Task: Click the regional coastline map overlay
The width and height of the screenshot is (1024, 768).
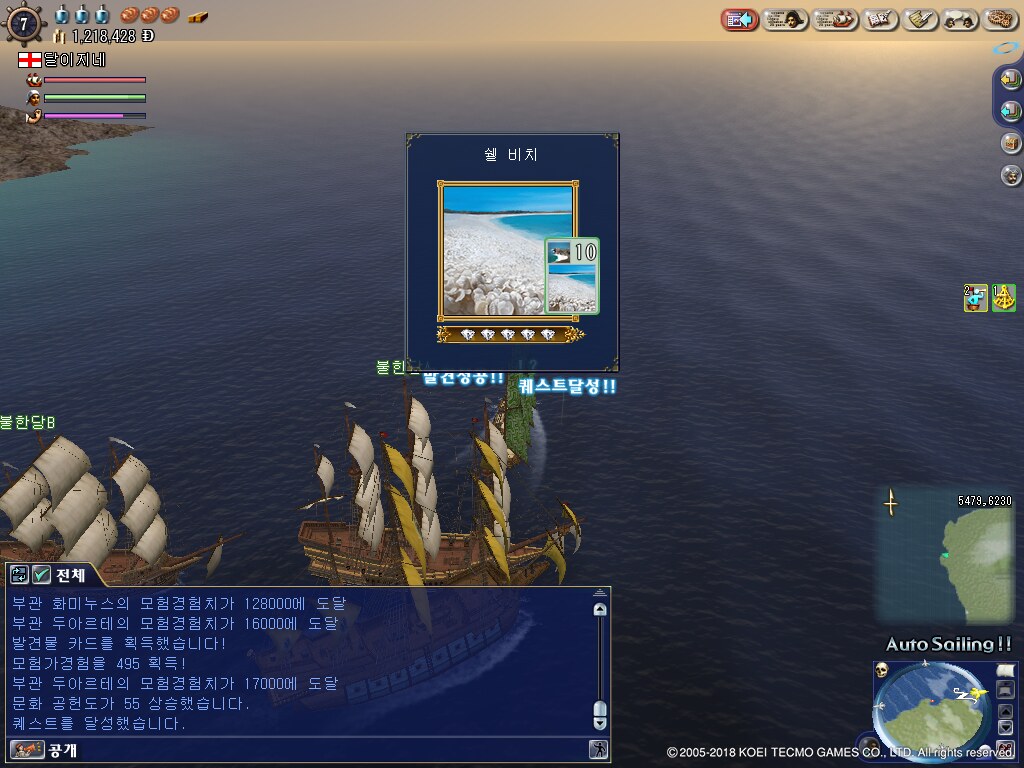Action: coord(945,557)
